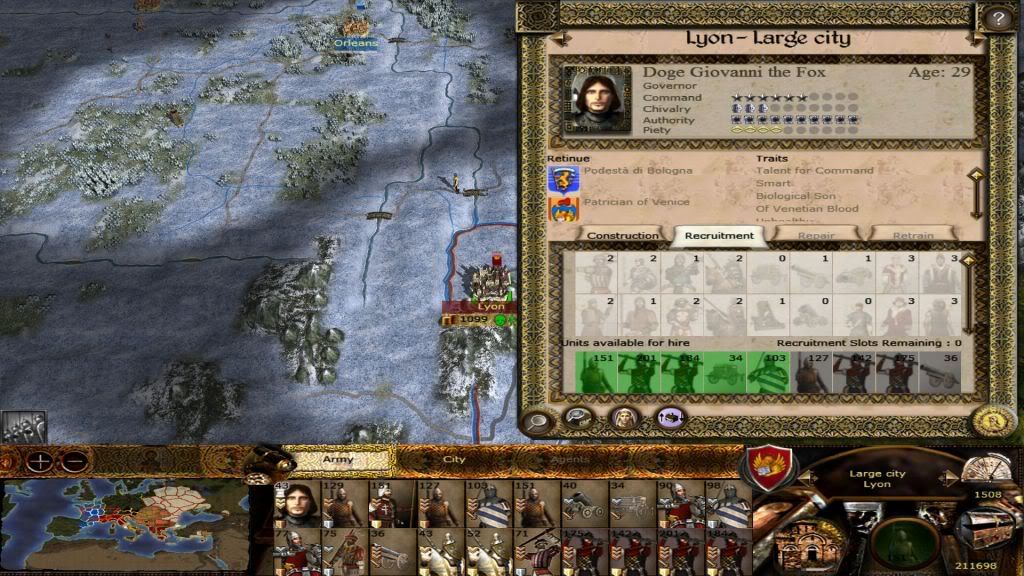Select the Podestà di Bologna retinue icon

tap(564, 179)
